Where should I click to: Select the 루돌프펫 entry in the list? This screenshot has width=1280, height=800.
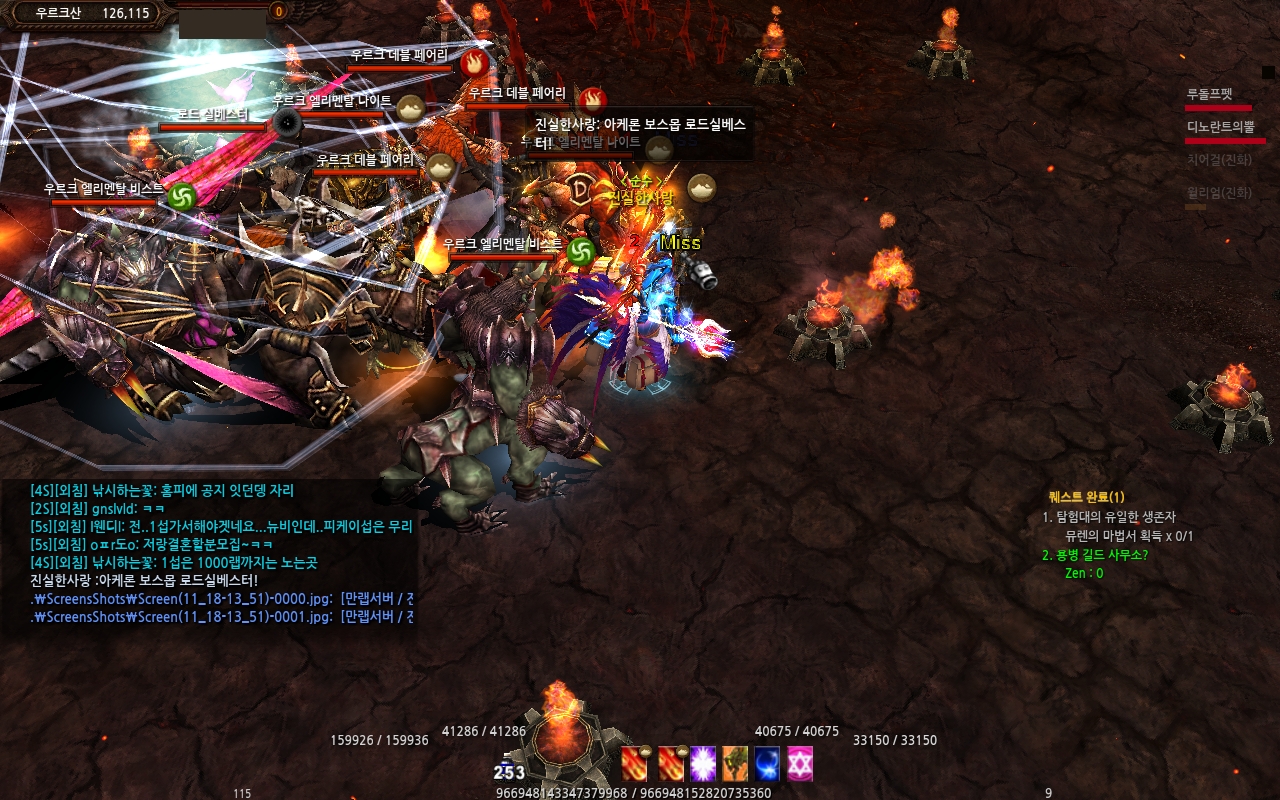pos(1210,94)
